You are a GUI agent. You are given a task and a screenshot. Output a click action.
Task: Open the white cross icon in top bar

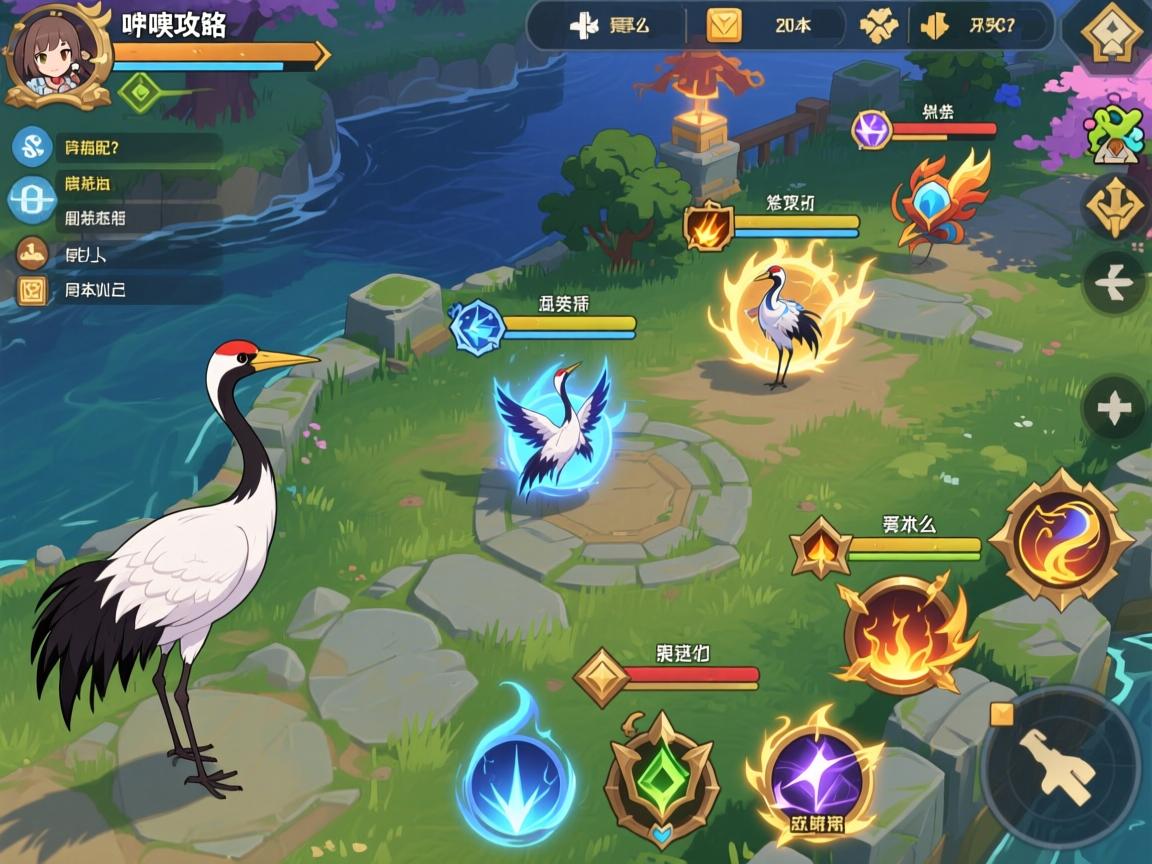point(584,26)
